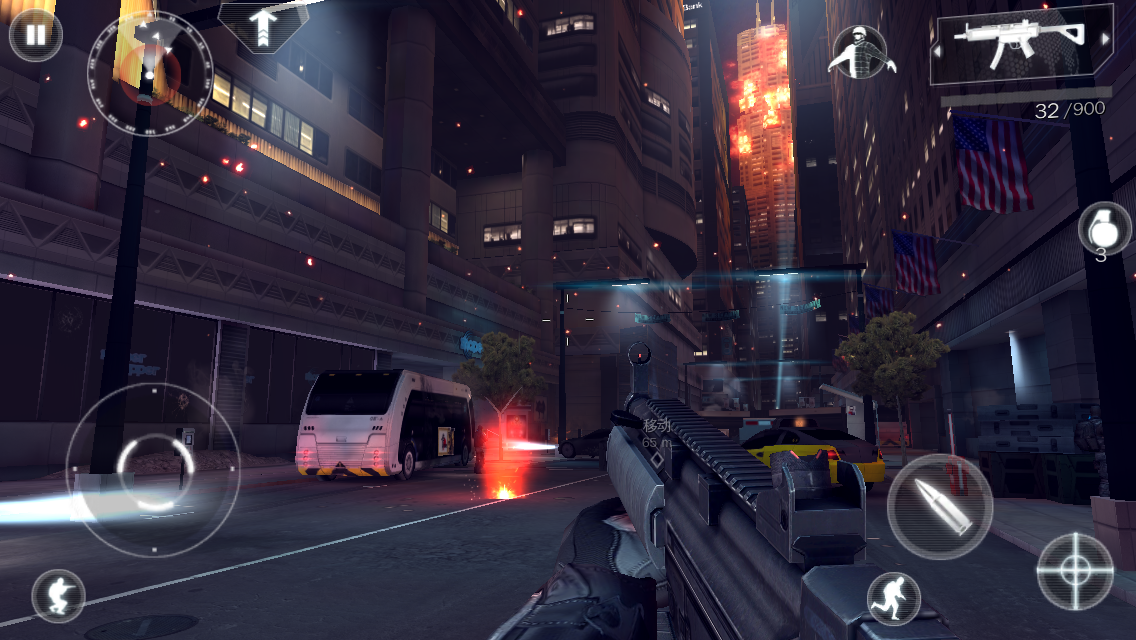Fire the weapon with the bullet button
This screenshot has width=1136, height=640.
939,506
